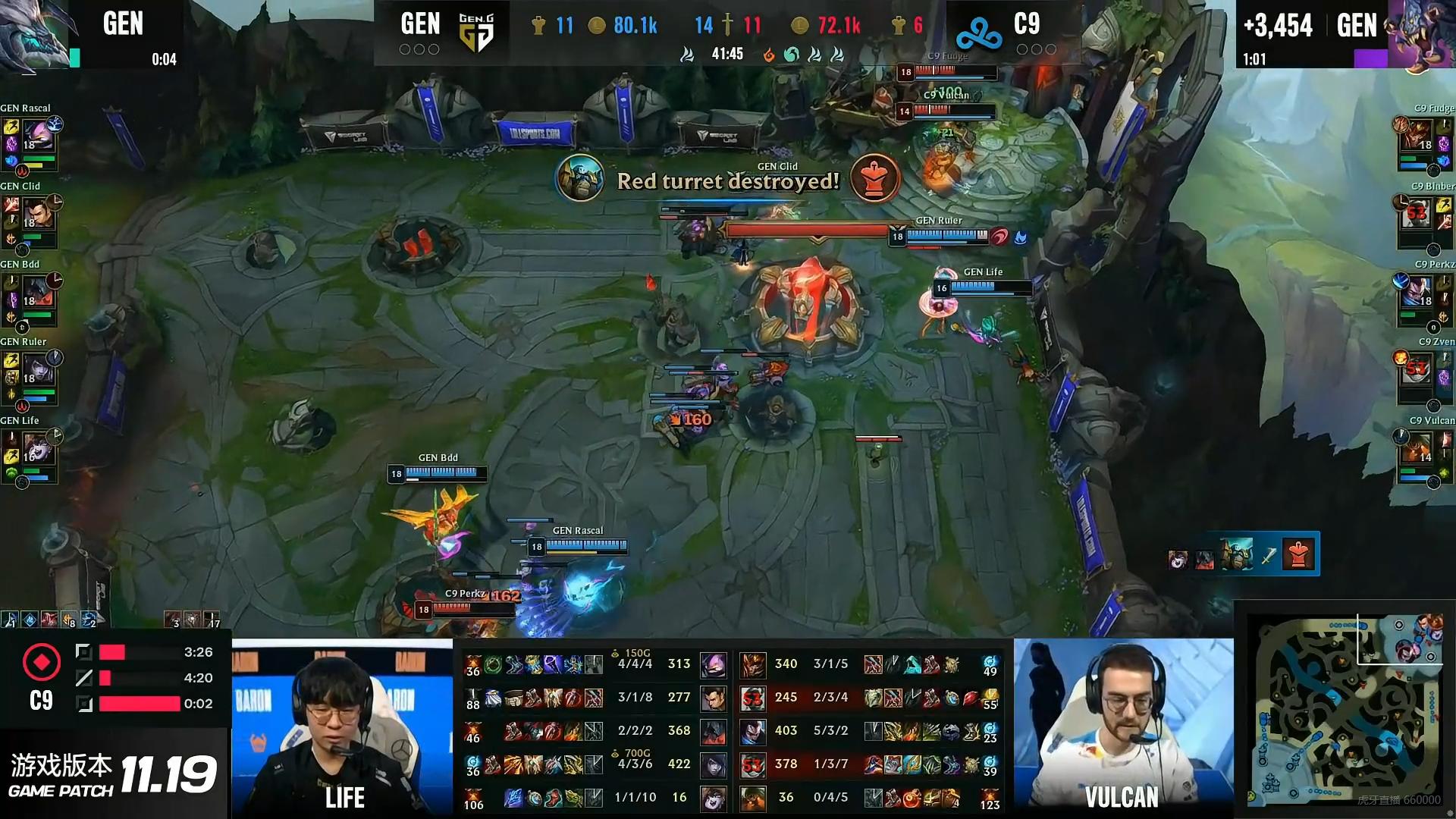The height and width of the screenshot is (819, 1456).
Task: Click the infernal drake icon beside the timer
Action: (x=769, y=54)
